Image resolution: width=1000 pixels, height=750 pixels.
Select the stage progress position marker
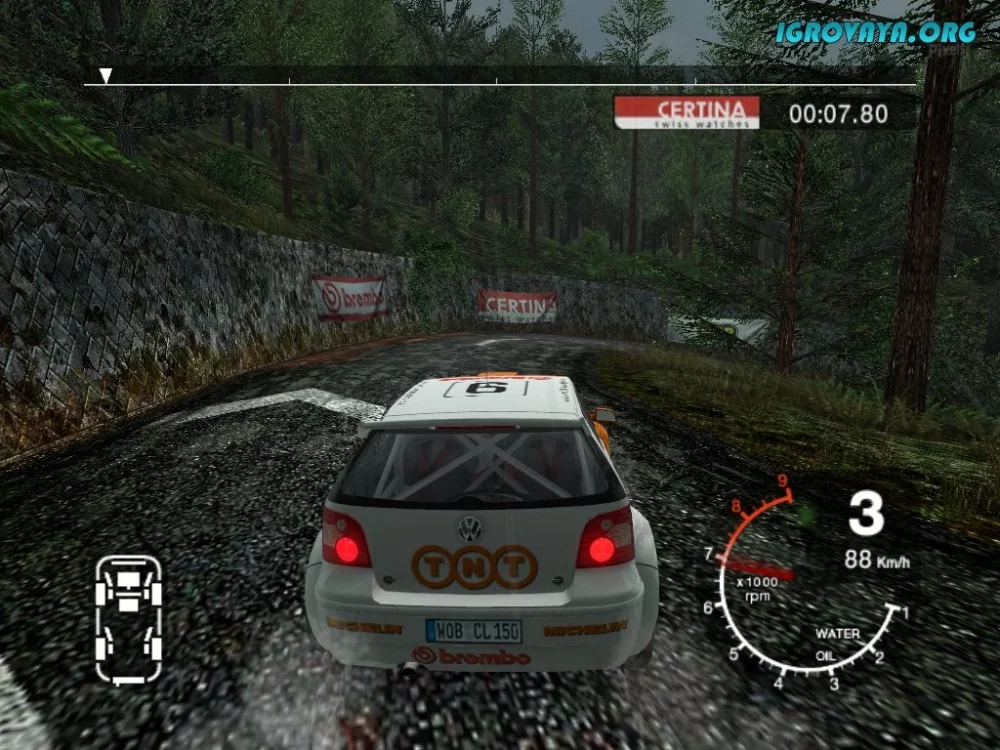click(x=105, y=76)
